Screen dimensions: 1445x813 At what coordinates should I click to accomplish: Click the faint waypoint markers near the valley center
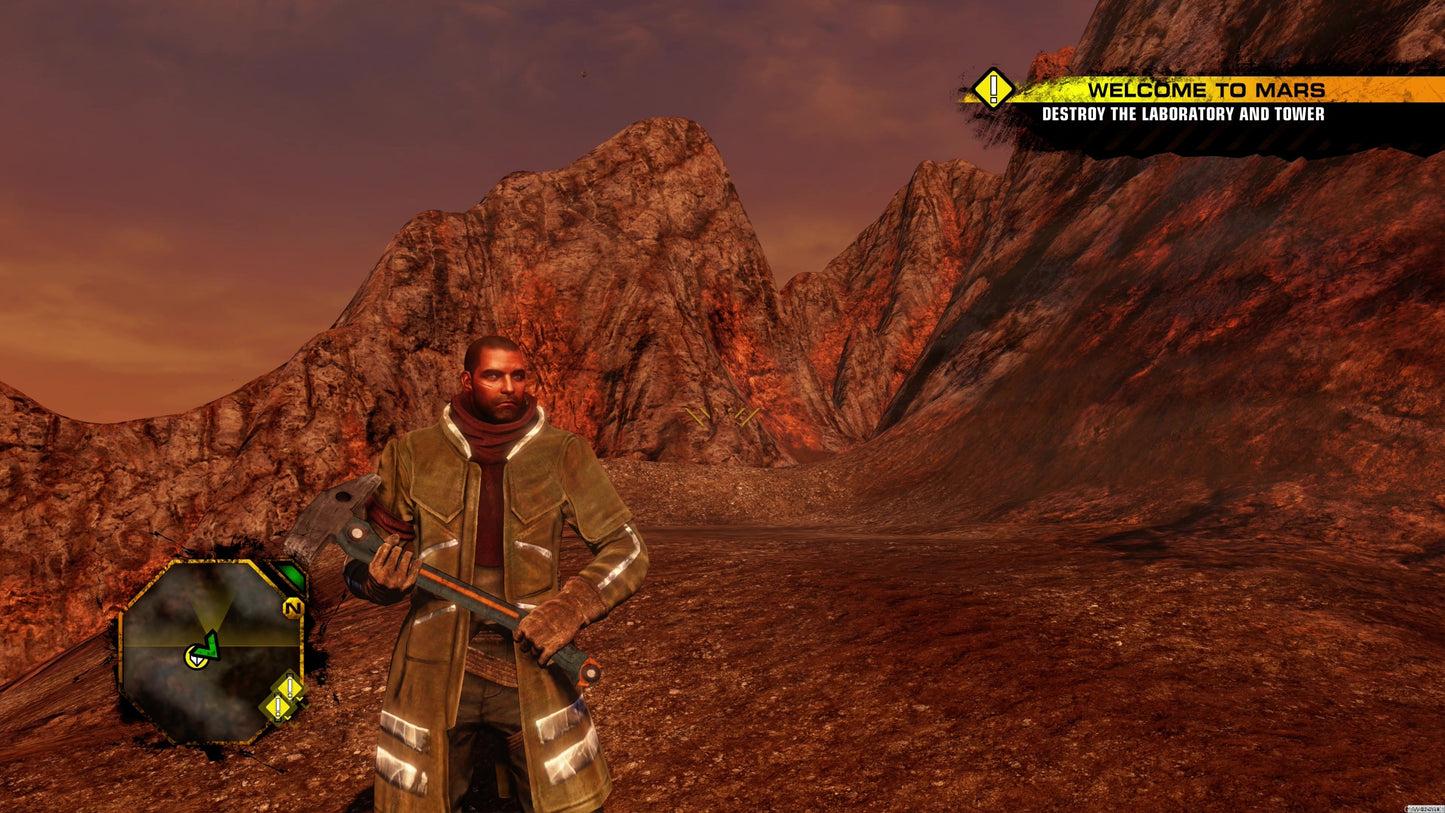[x=722, y=414]
